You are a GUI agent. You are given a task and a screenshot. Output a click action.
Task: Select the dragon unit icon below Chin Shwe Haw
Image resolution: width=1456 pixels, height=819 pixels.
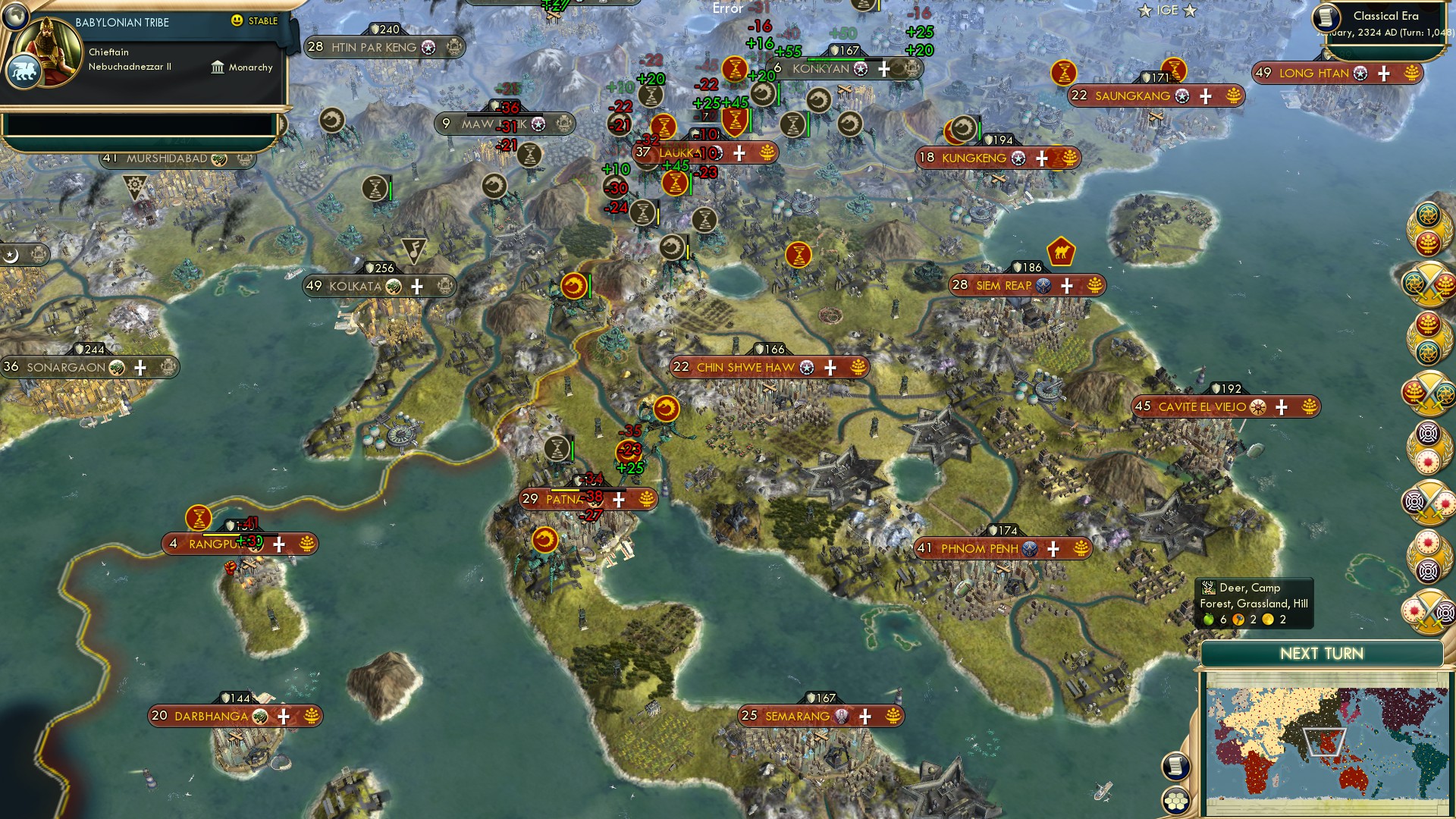[667, 408]
